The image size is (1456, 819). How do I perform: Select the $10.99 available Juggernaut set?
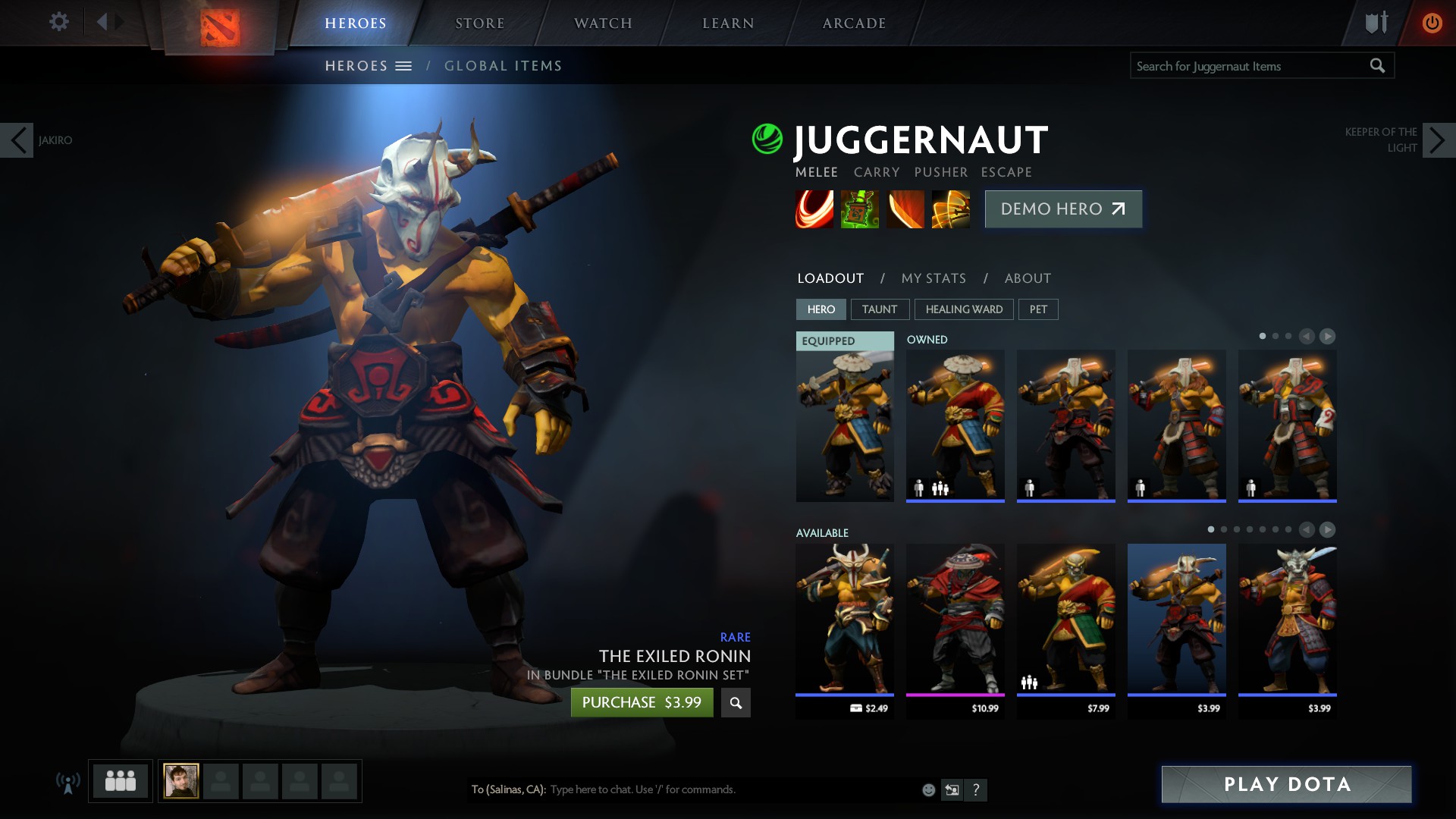955,622
